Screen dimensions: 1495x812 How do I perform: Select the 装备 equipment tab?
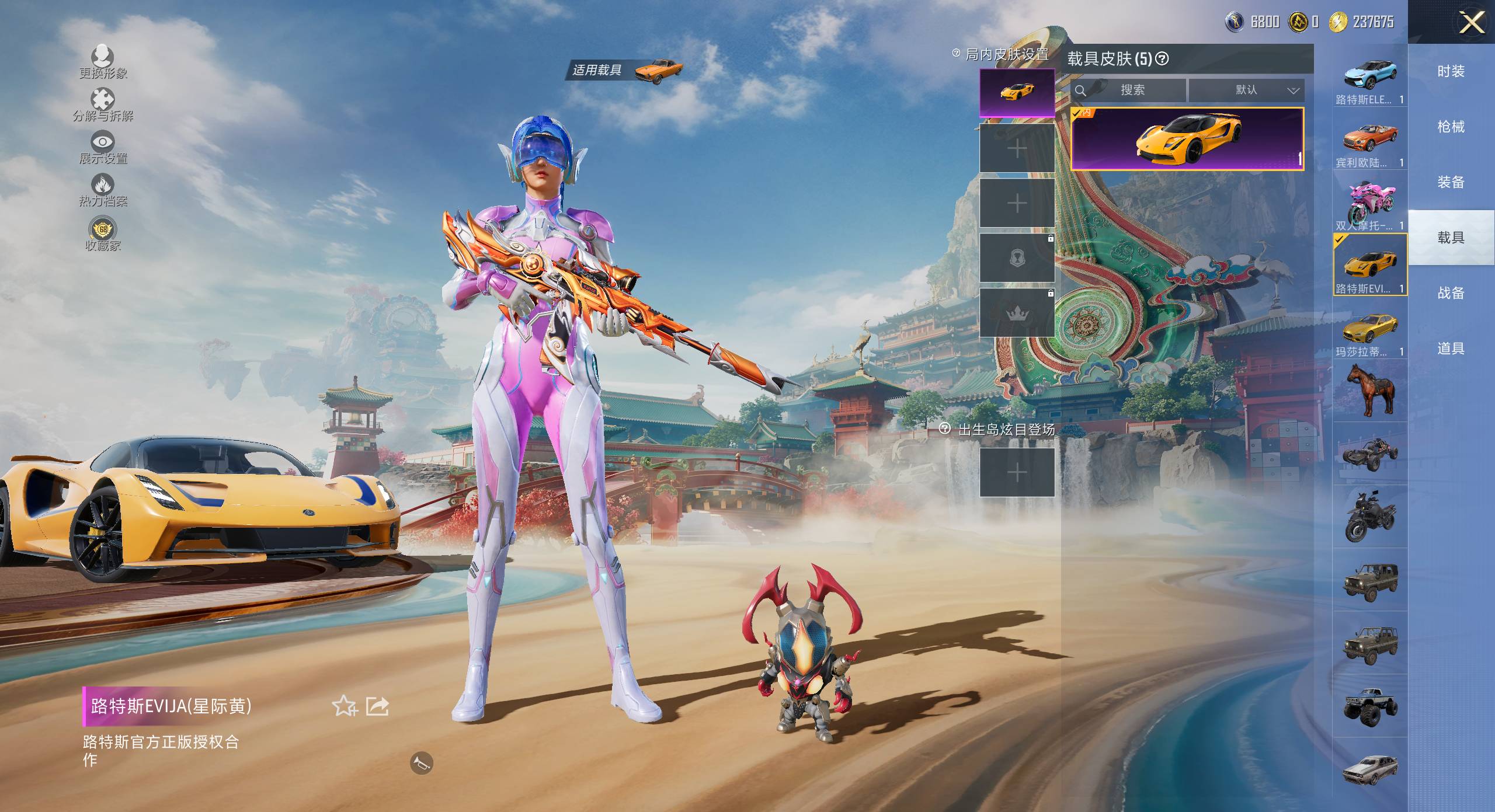click(x=1451, y=182)
